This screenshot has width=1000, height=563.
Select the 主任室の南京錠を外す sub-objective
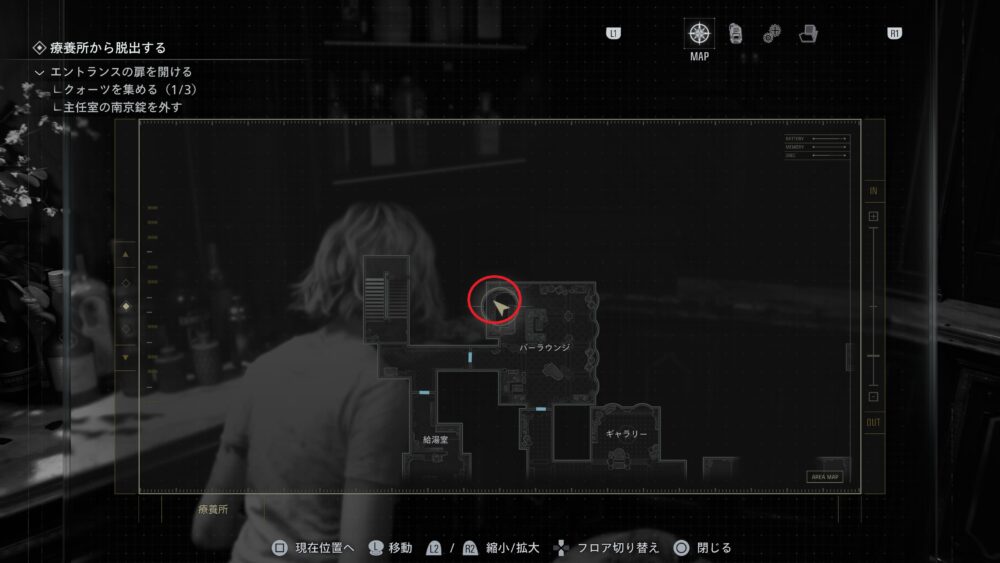point(124,106)
